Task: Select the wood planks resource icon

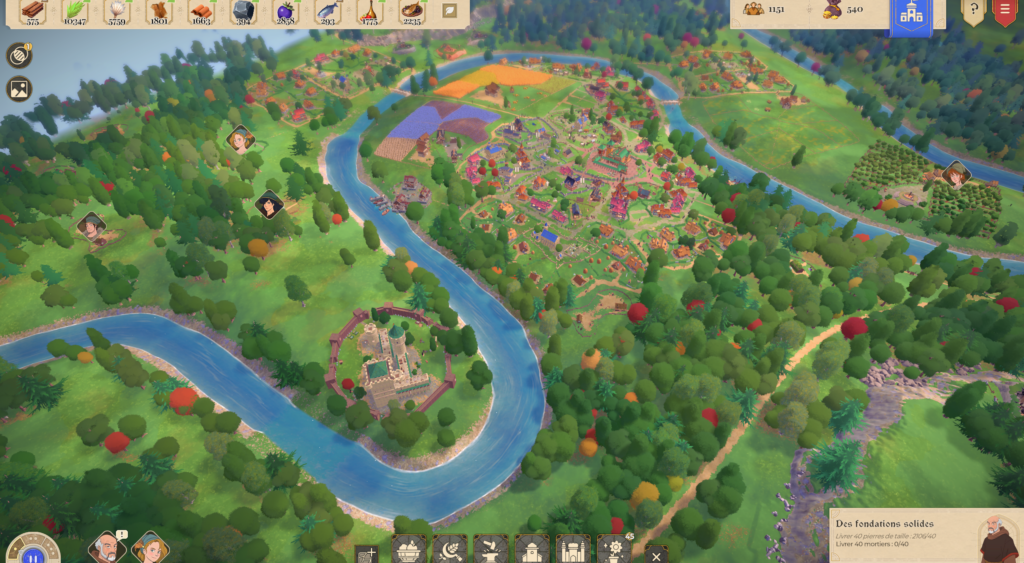Action: [x=32, y=12]
